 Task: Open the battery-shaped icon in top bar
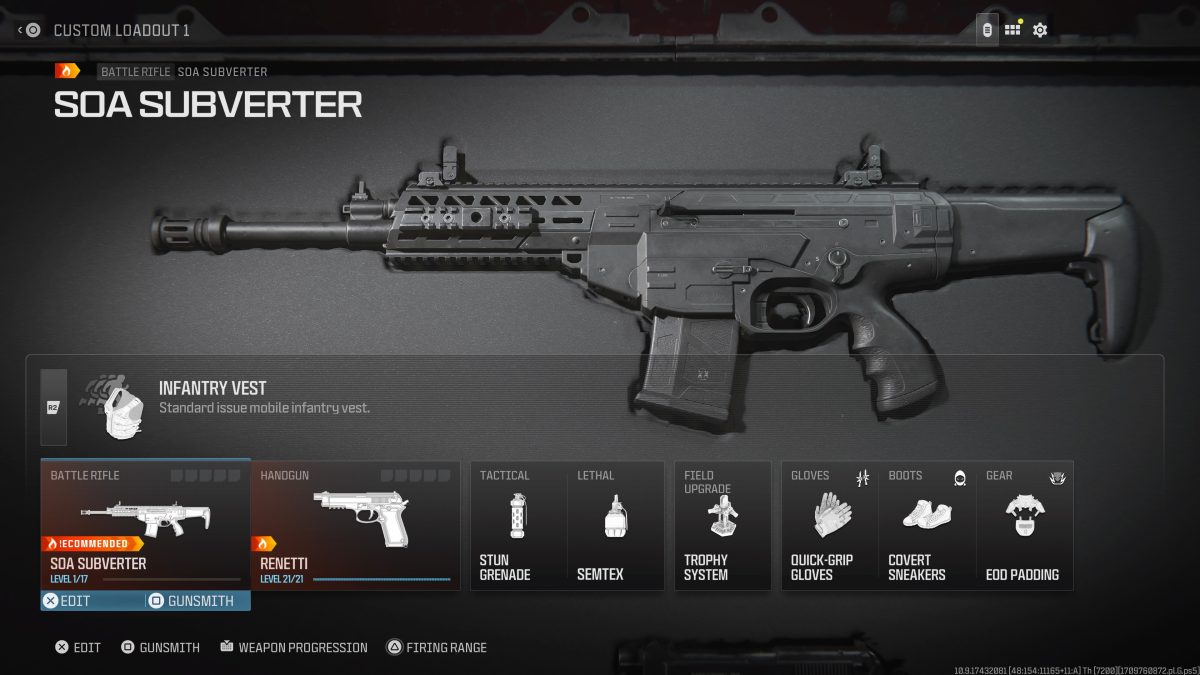click(987, 30)
